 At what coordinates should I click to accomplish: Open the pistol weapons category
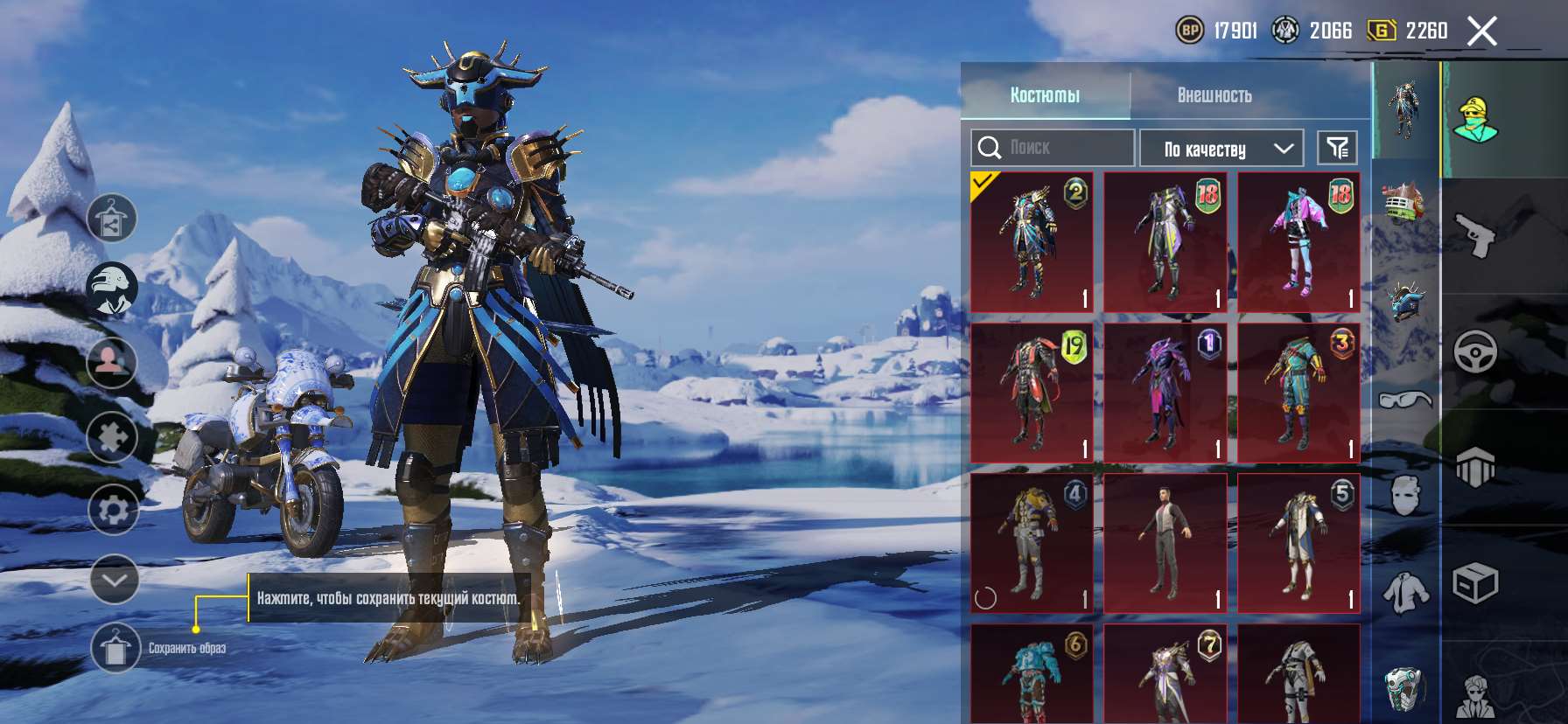[x=1475, y=234]
